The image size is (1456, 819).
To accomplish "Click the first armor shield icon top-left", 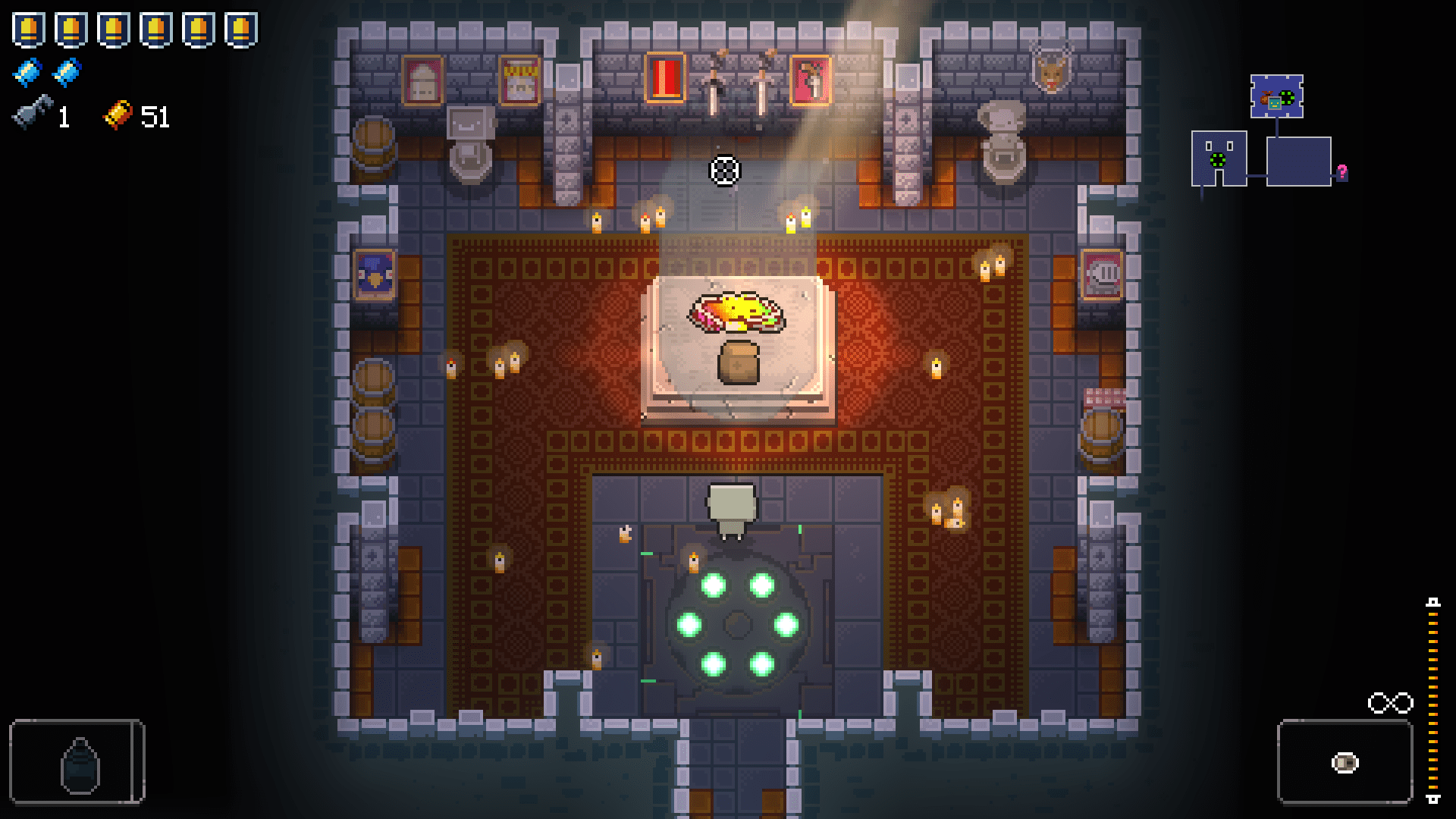I will pos(29,29).
